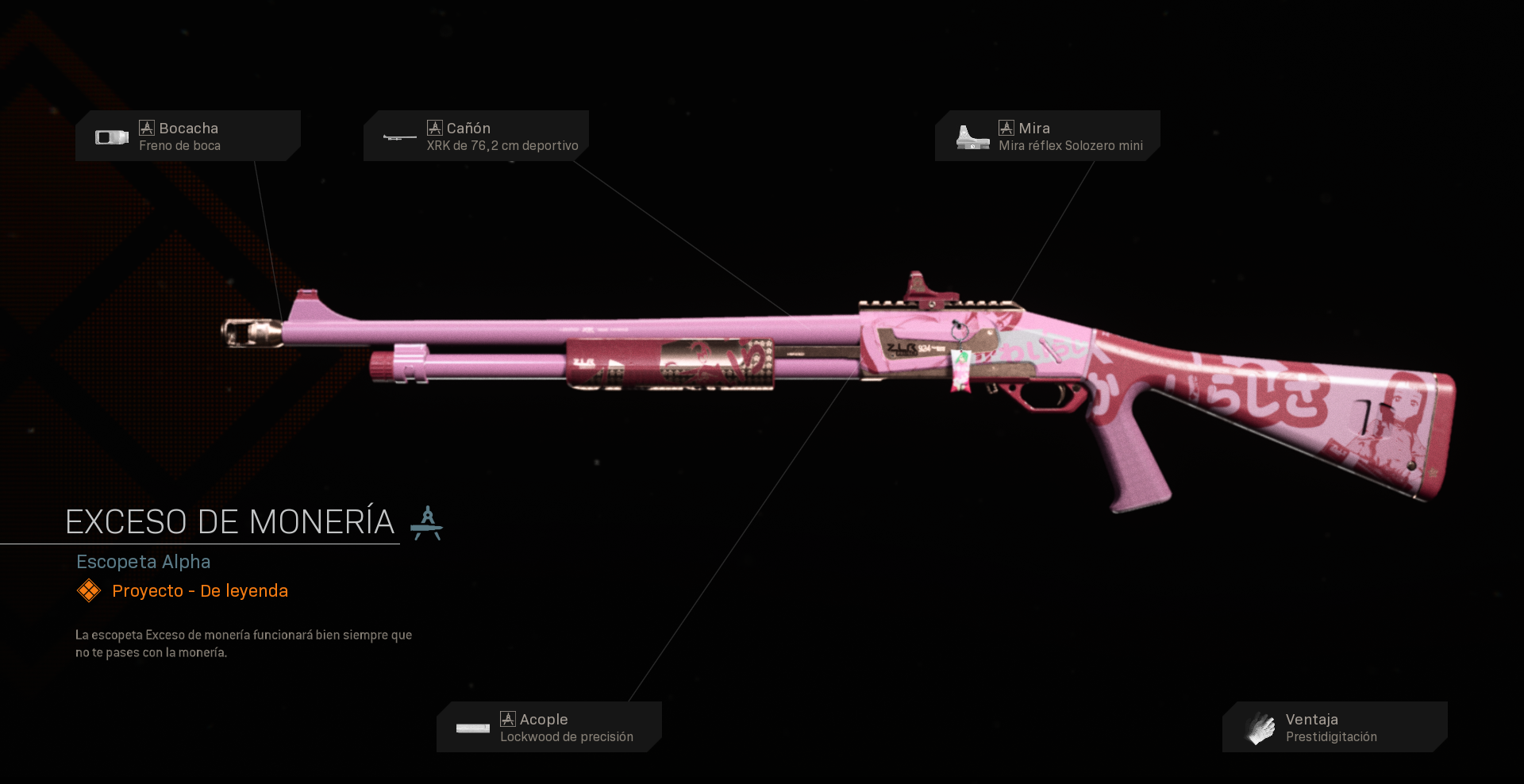
Task: Select the Bocacha muzzle attachment icon
Action: (111, 136)
